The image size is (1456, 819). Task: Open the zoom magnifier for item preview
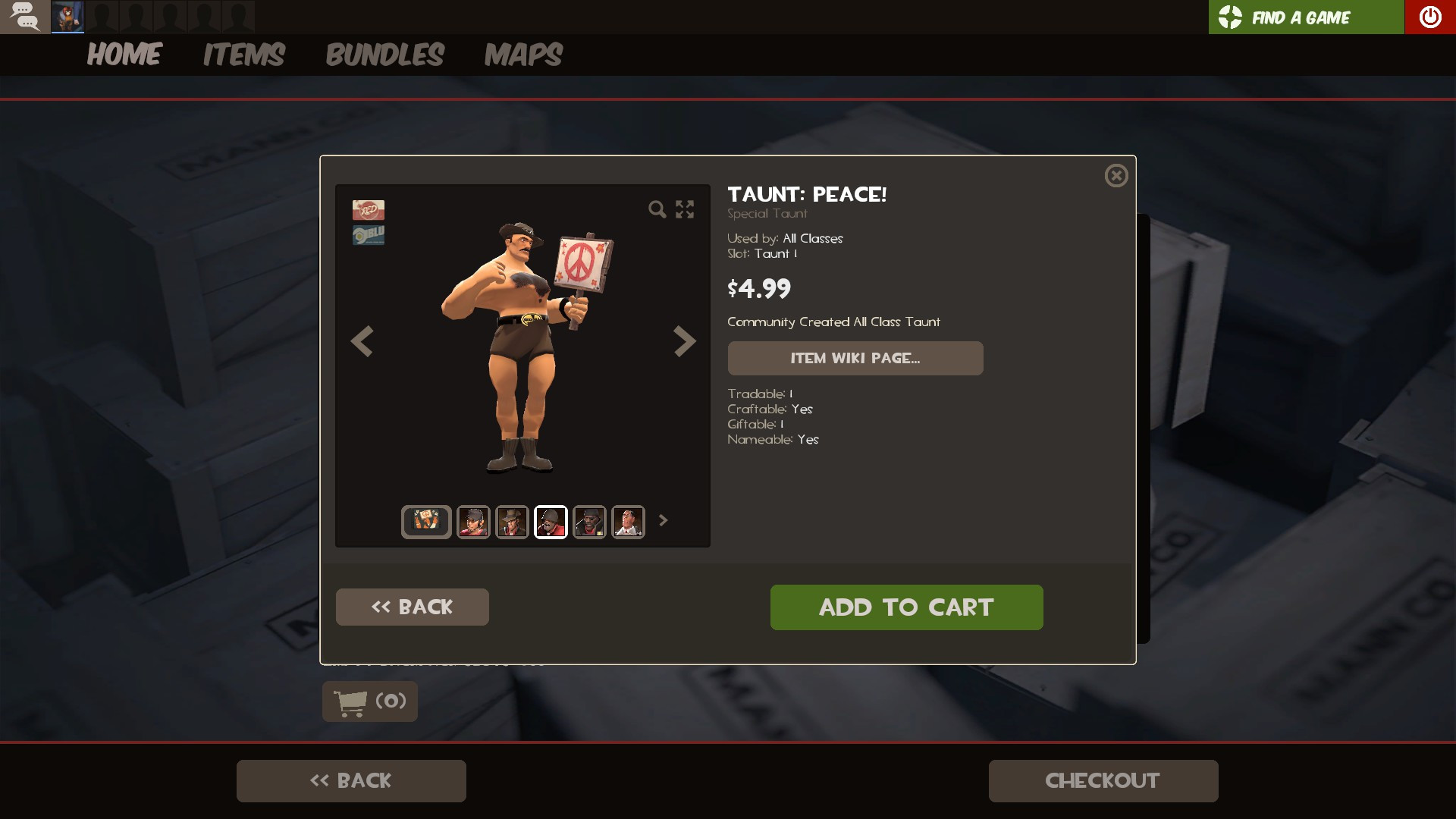[657, 209]
